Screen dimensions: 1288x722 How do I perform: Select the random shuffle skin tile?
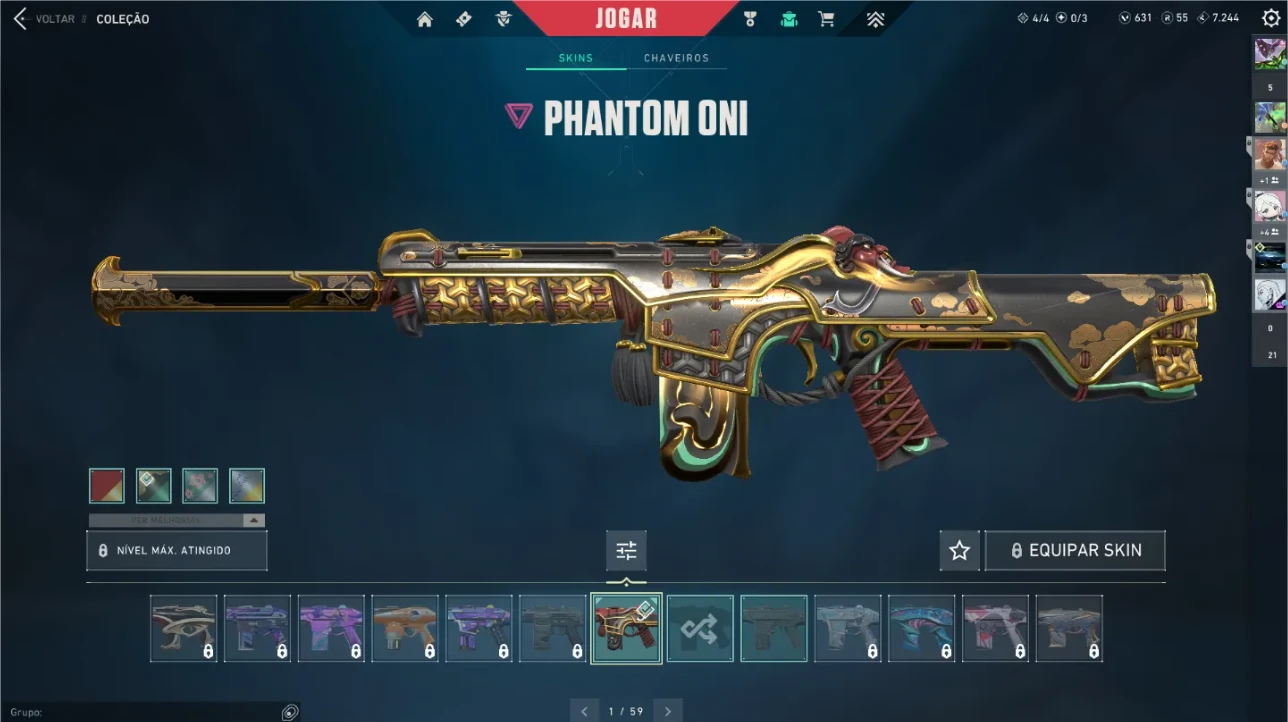[x=700, y=629]
